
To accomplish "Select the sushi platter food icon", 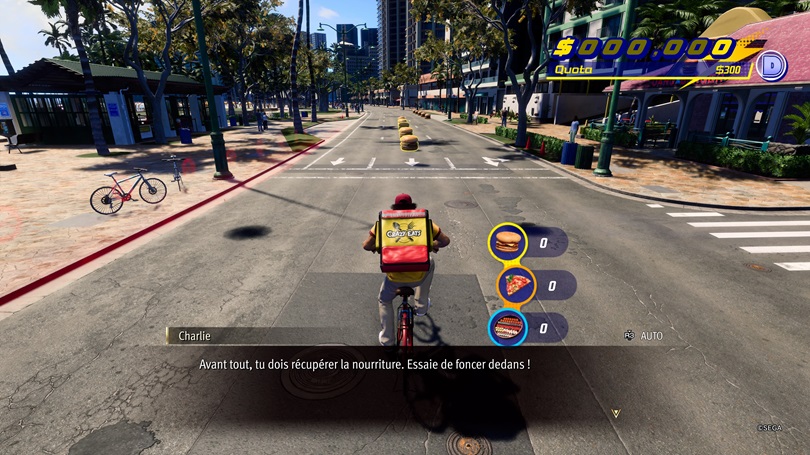I will [x=508, y=327].
